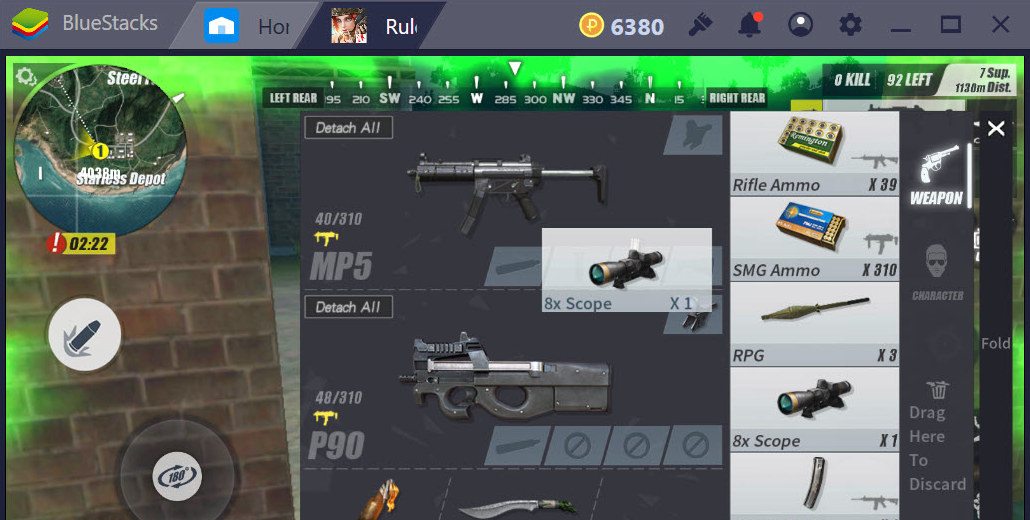1030x520 pixels.
Task: Tap the round bullet icon button
Action: pyautogui.click(x=85, y=335)
